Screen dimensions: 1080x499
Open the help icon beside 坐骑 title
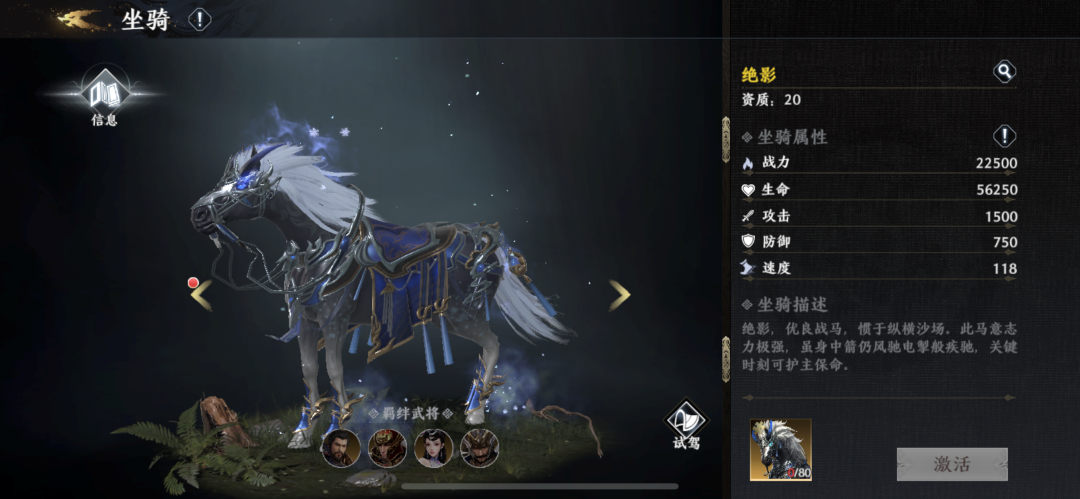tap(200, 19)
